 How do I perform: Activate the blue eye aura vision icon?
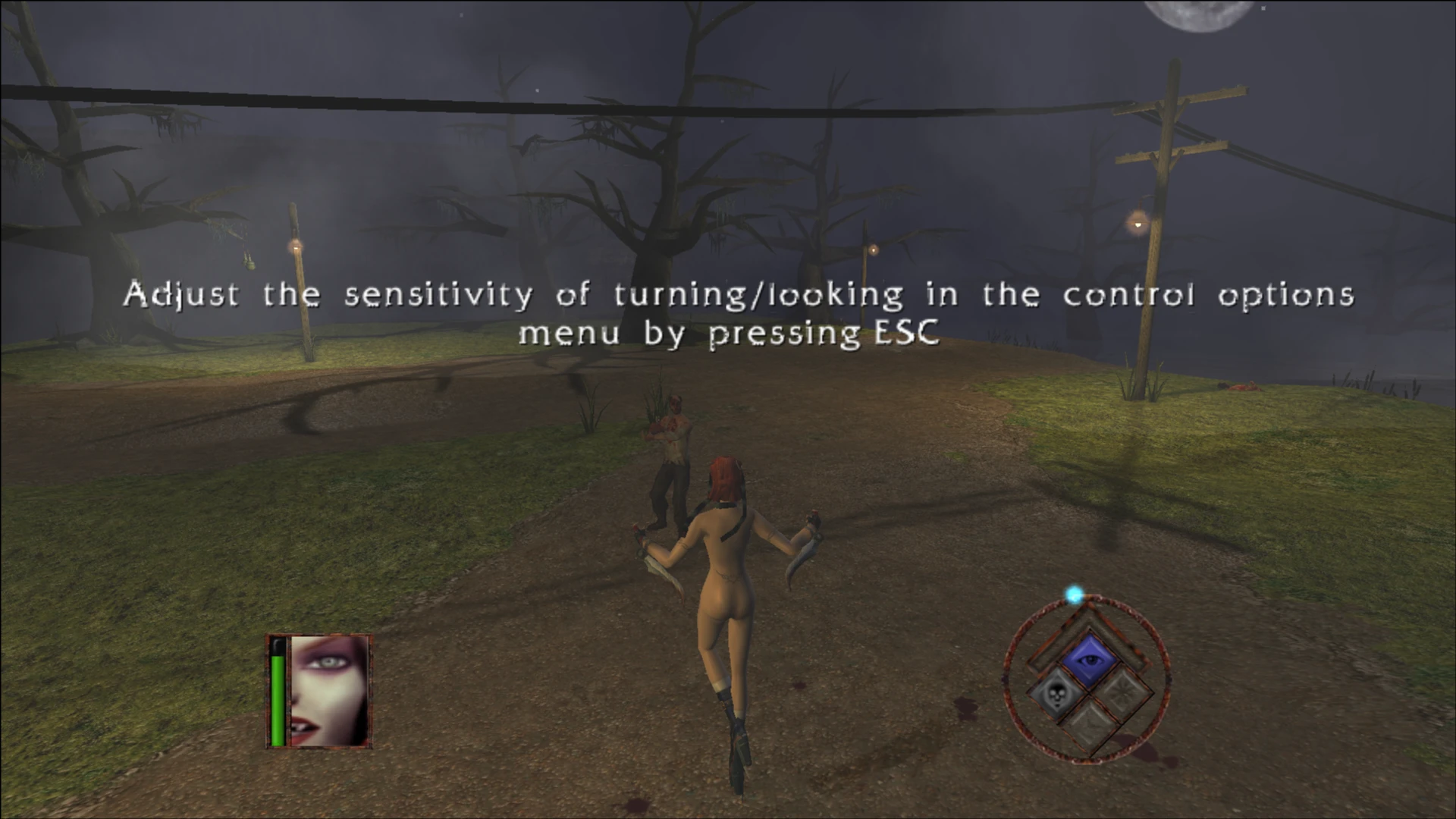coord(1090,660)
